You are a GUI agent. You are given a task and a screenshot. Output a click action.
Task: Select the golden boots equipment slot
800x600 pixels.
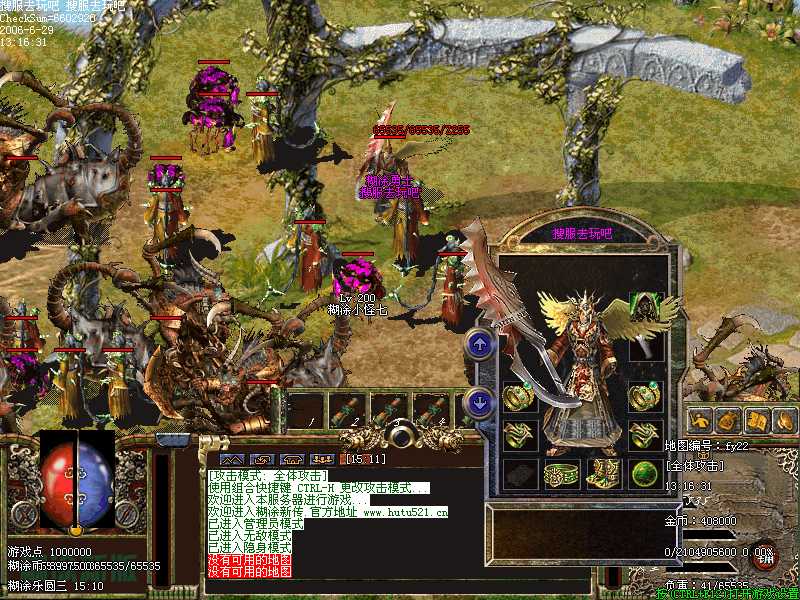pos(603,474)
